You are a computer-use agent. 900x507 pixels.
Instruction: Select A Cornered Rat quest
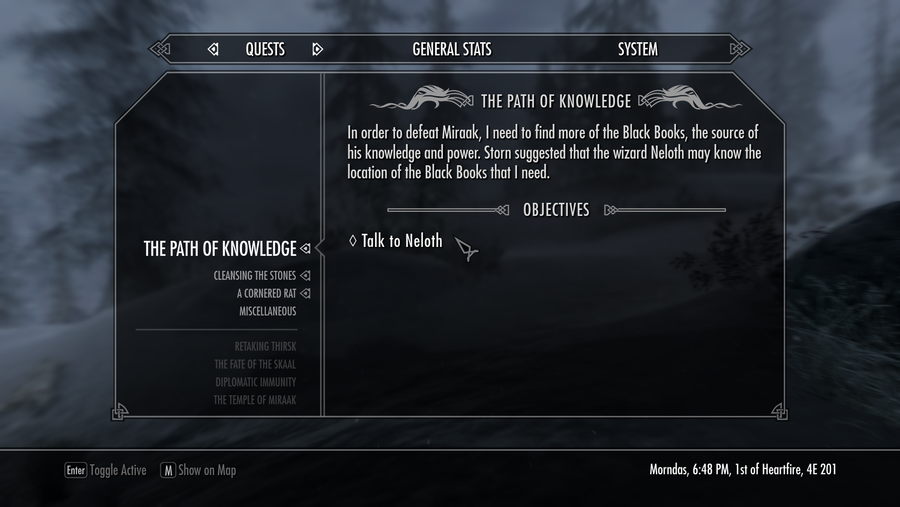coord(266,294)
